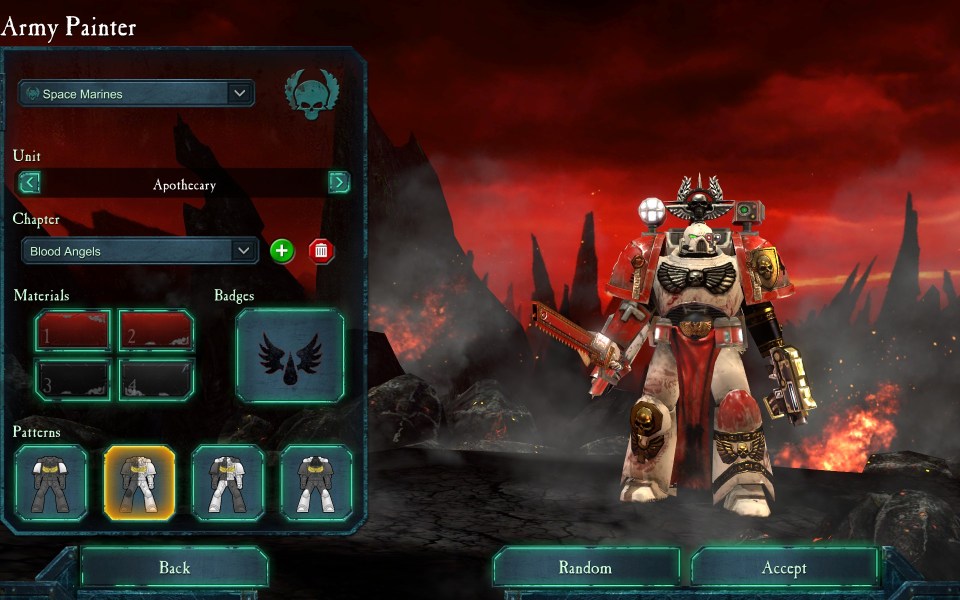
Task: Open the Space Marines race dropdown
Action: pos(137,94)
